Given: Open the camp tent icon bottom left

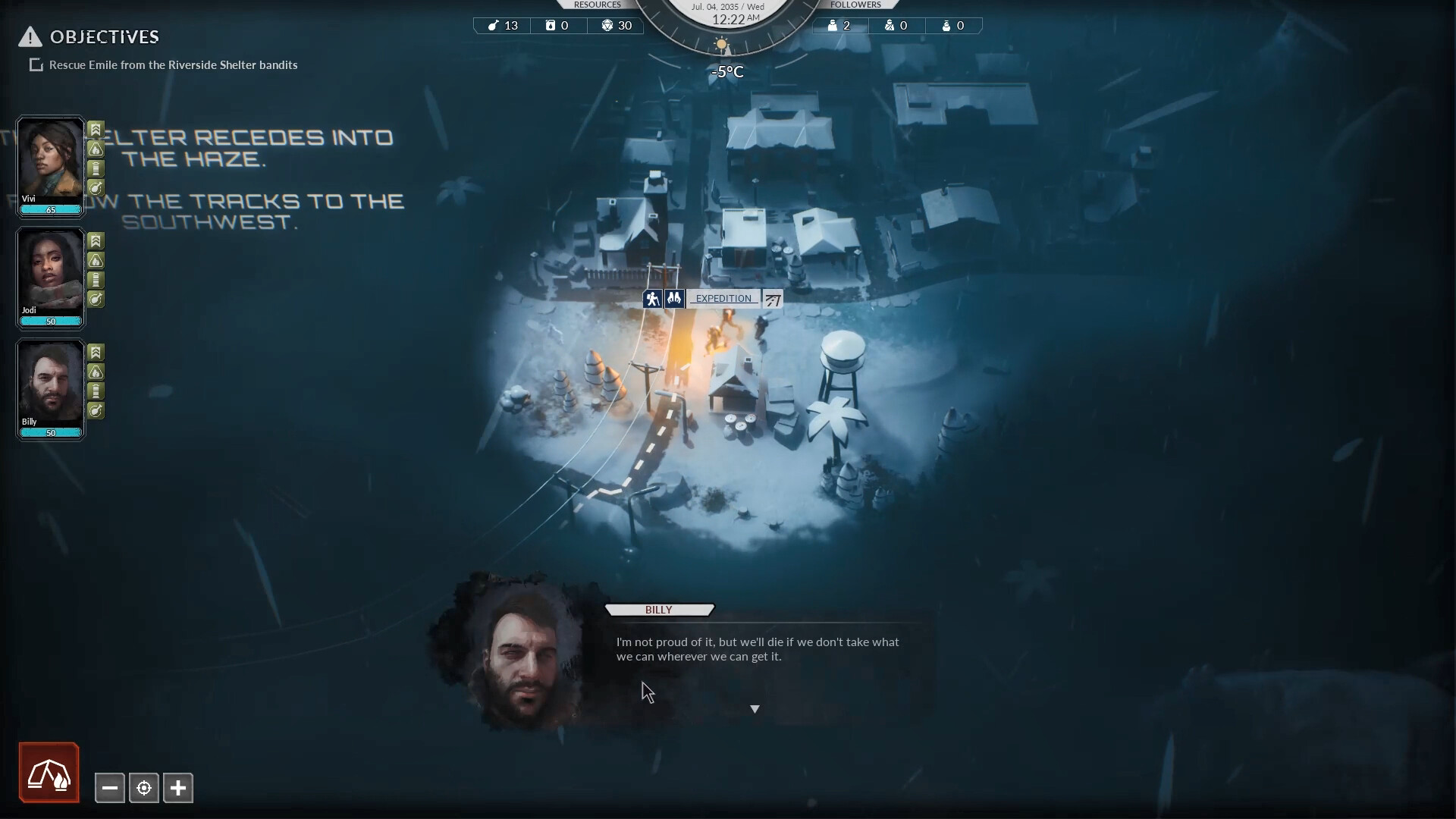Looking at the screenshot, I should pyautogui.click(x=49, y=772).
